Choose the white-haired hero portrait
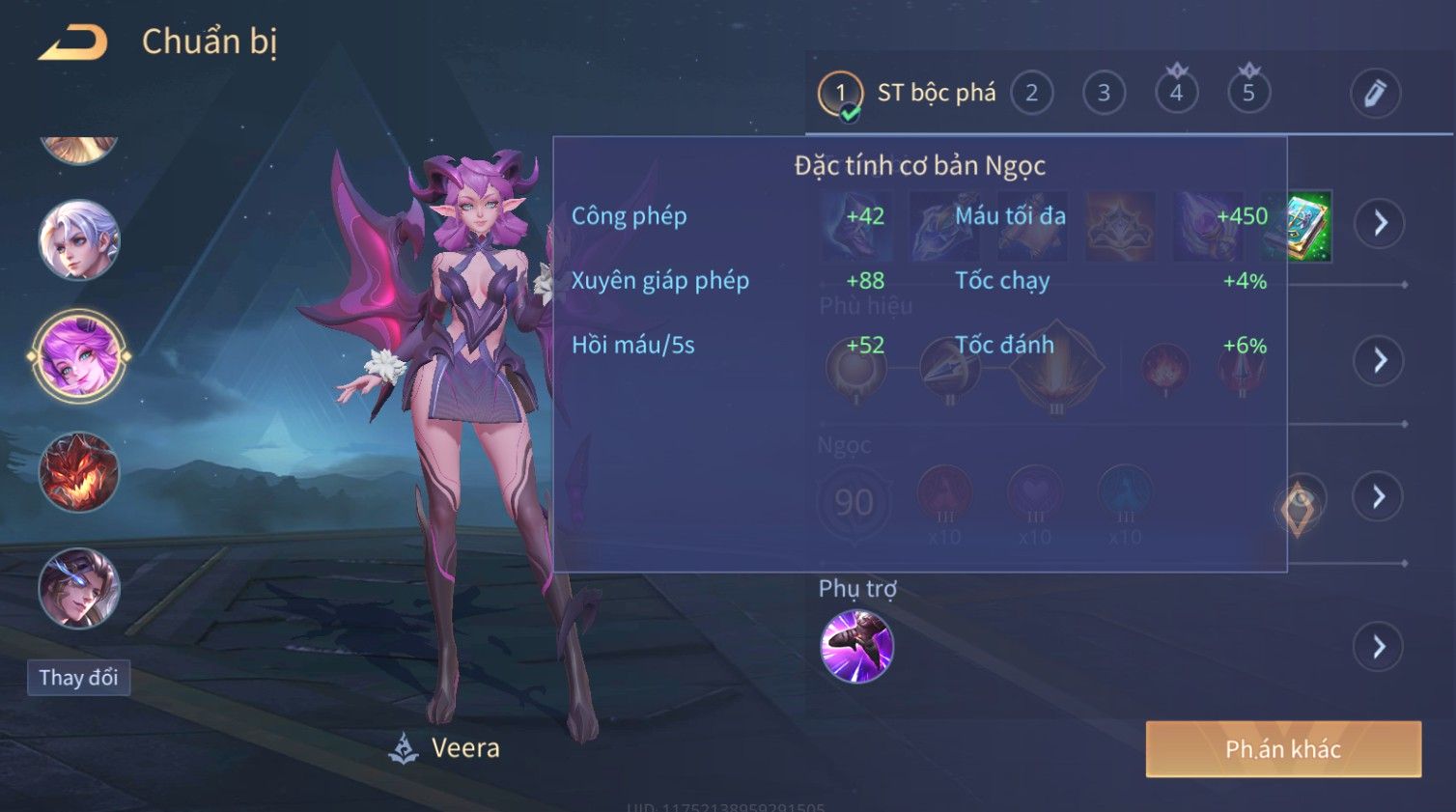1456x812 pixels. coord(79,240)
